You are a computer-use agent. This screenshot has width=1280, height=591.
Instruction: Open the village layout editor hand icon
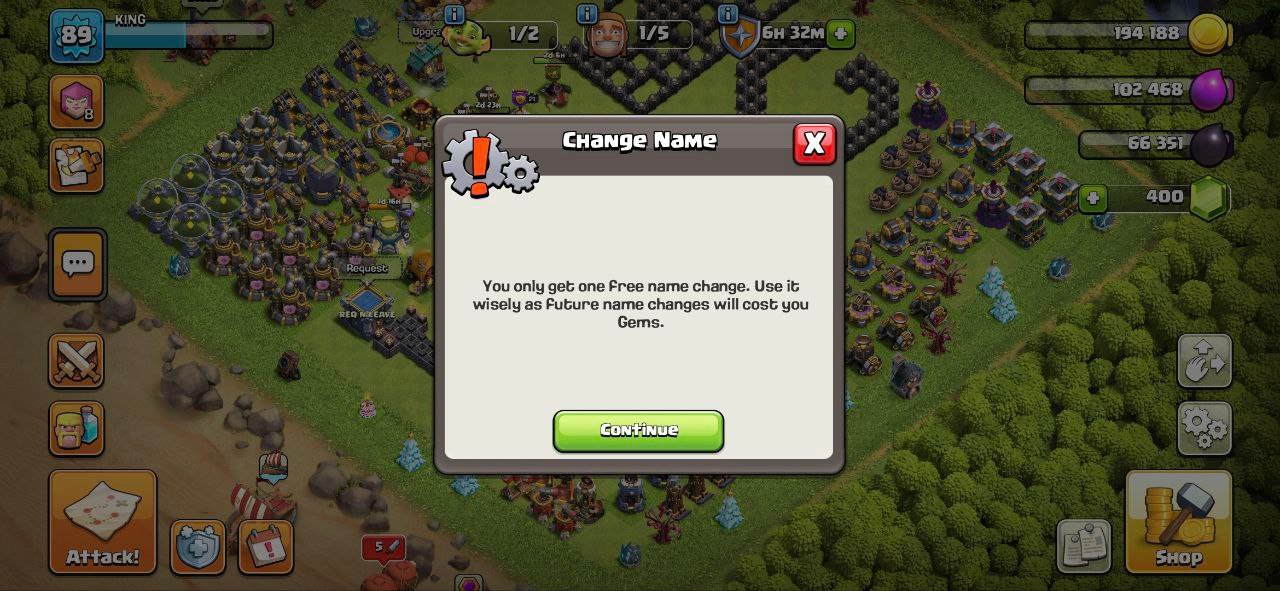(x=1204, y=361)
